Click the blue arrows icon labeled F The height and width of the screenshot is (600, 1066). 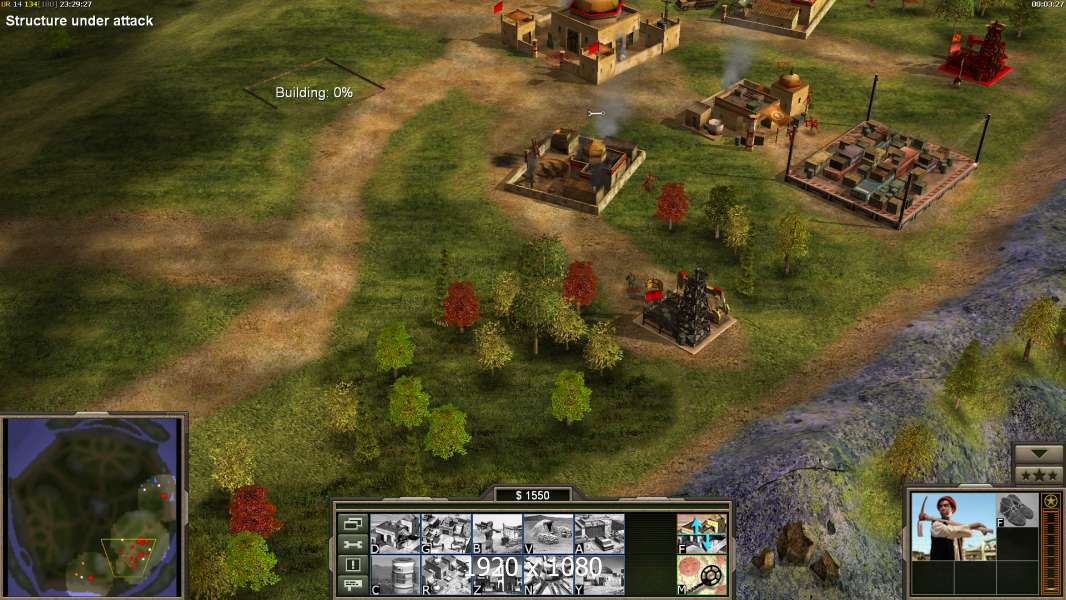pyautogui.click(x=701, y=533)
